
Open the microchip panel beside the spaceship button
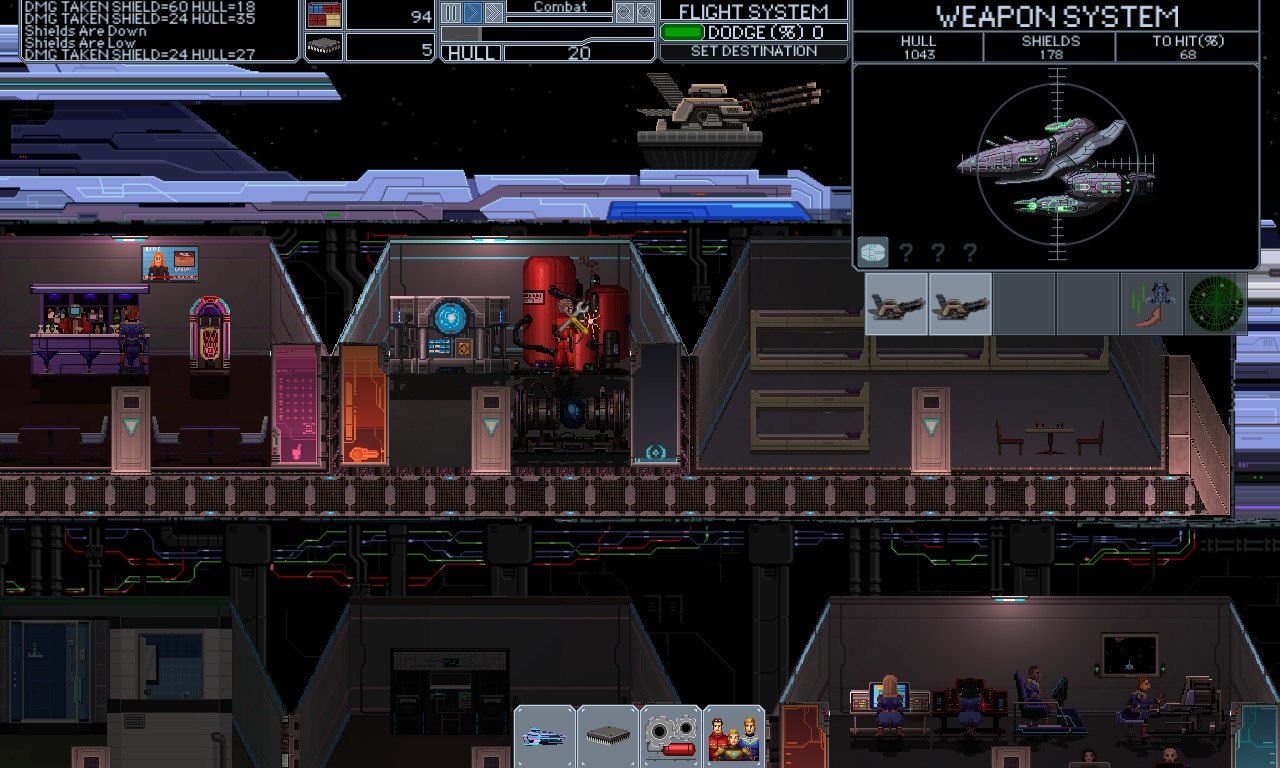click(608, 737)
